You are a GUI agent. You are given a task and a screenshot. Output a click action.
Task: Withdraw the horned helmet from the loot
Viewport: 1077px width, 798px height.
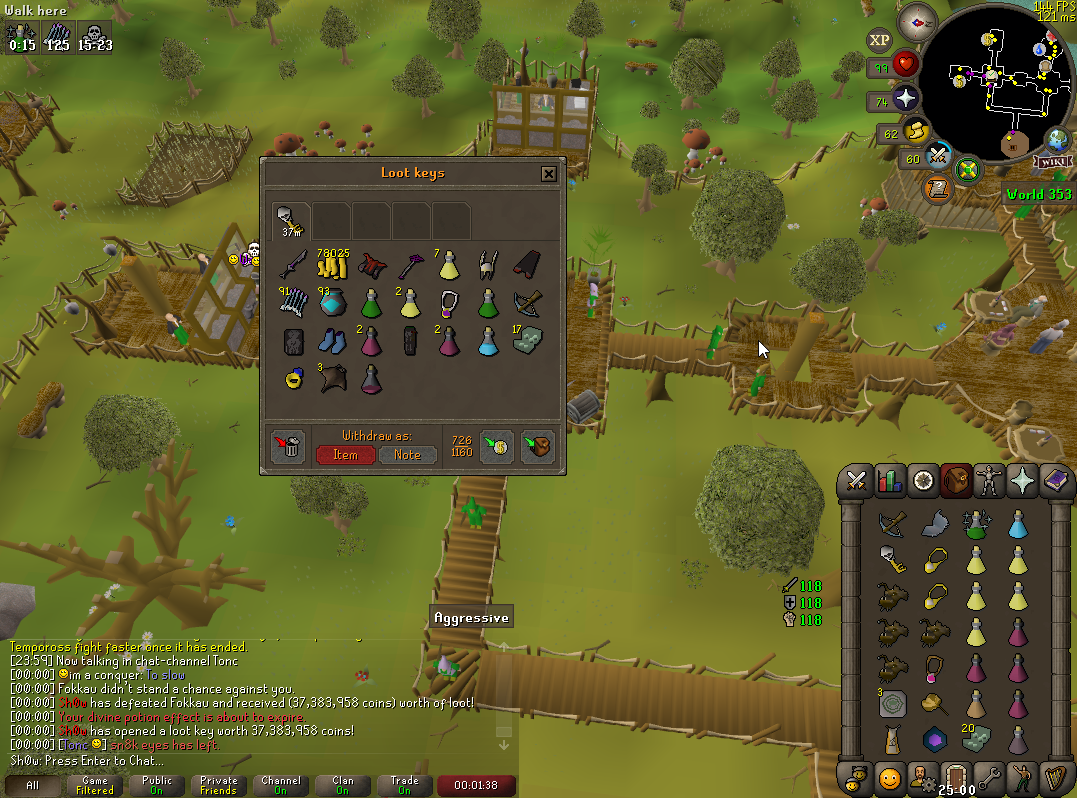tap(487, 265)
